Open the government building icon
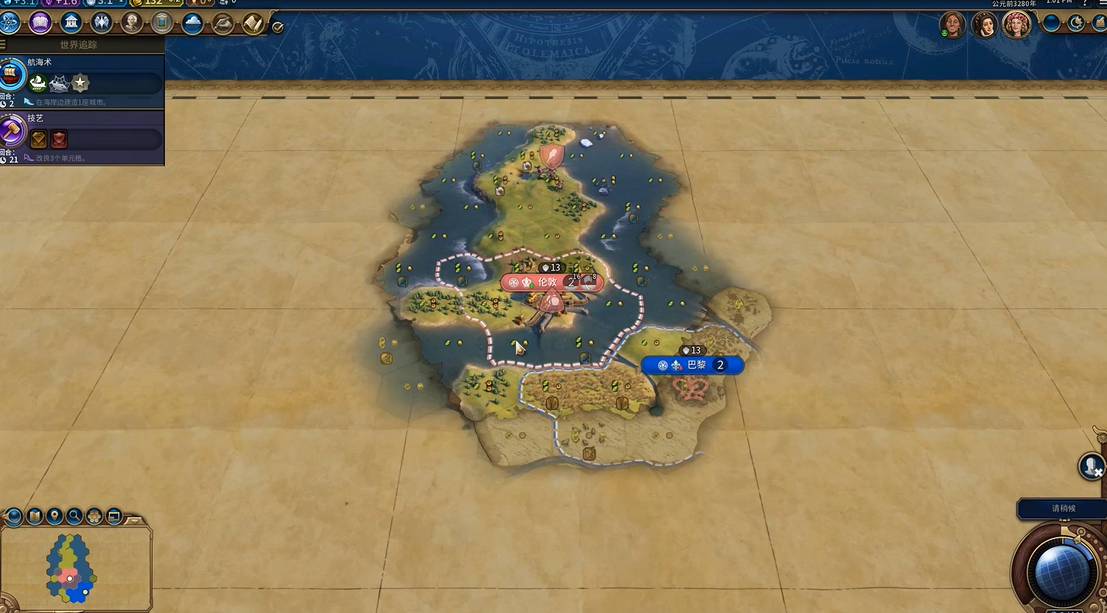Viewport: 1107px width, 613px height. [71, 22]
